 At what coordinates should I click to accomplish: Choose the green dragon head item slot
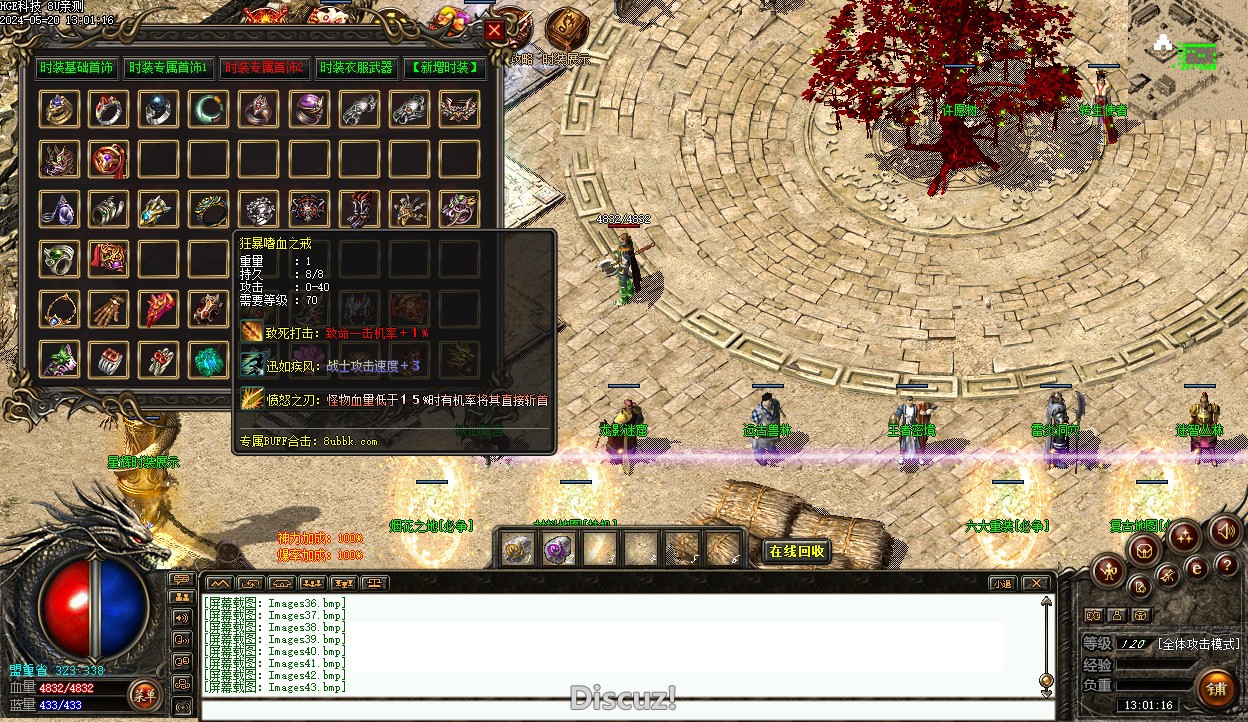click(x=59, y=359)
